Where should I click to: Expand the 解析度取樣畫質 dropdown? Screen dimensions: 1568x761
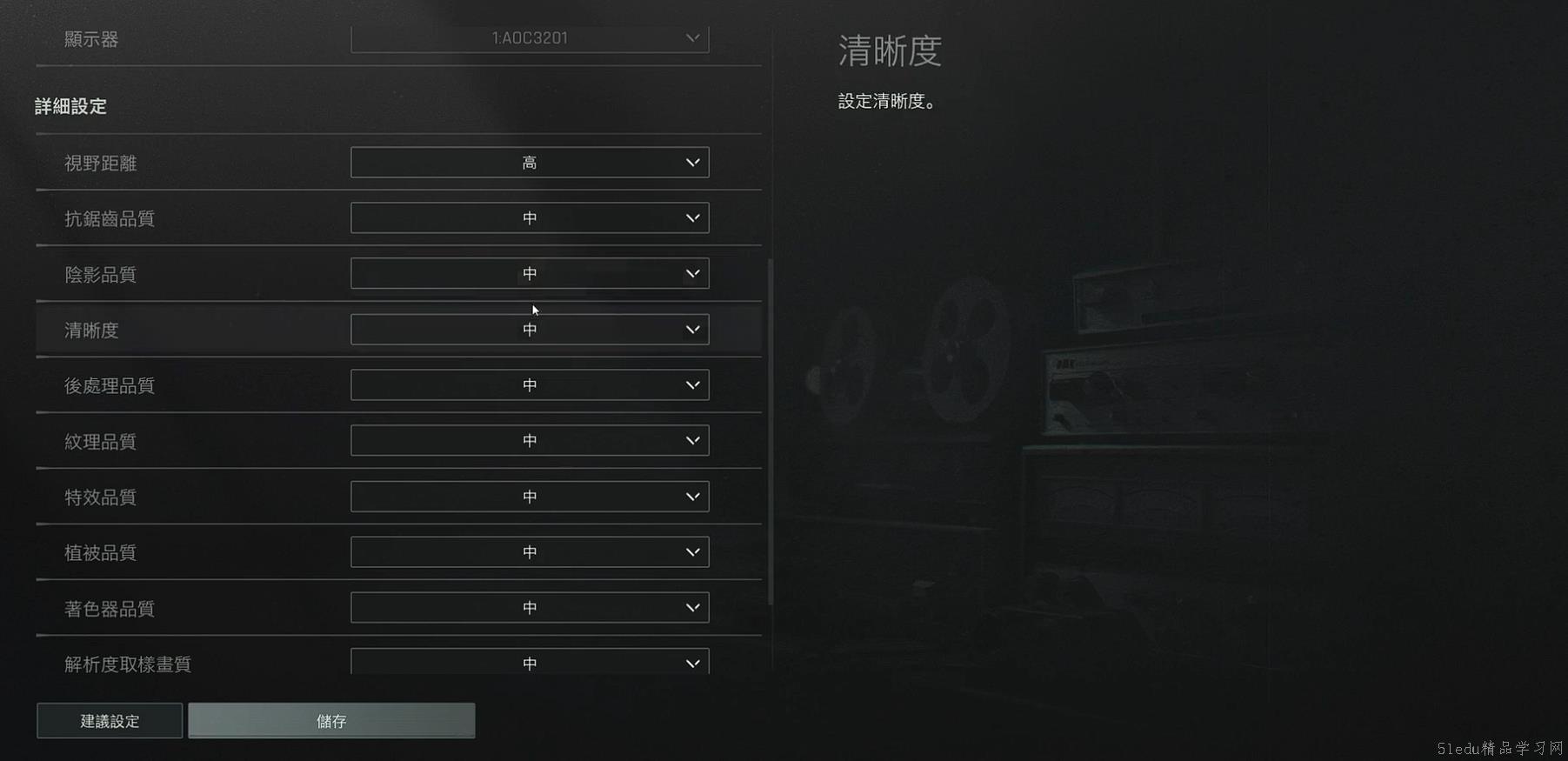point(530,663)
